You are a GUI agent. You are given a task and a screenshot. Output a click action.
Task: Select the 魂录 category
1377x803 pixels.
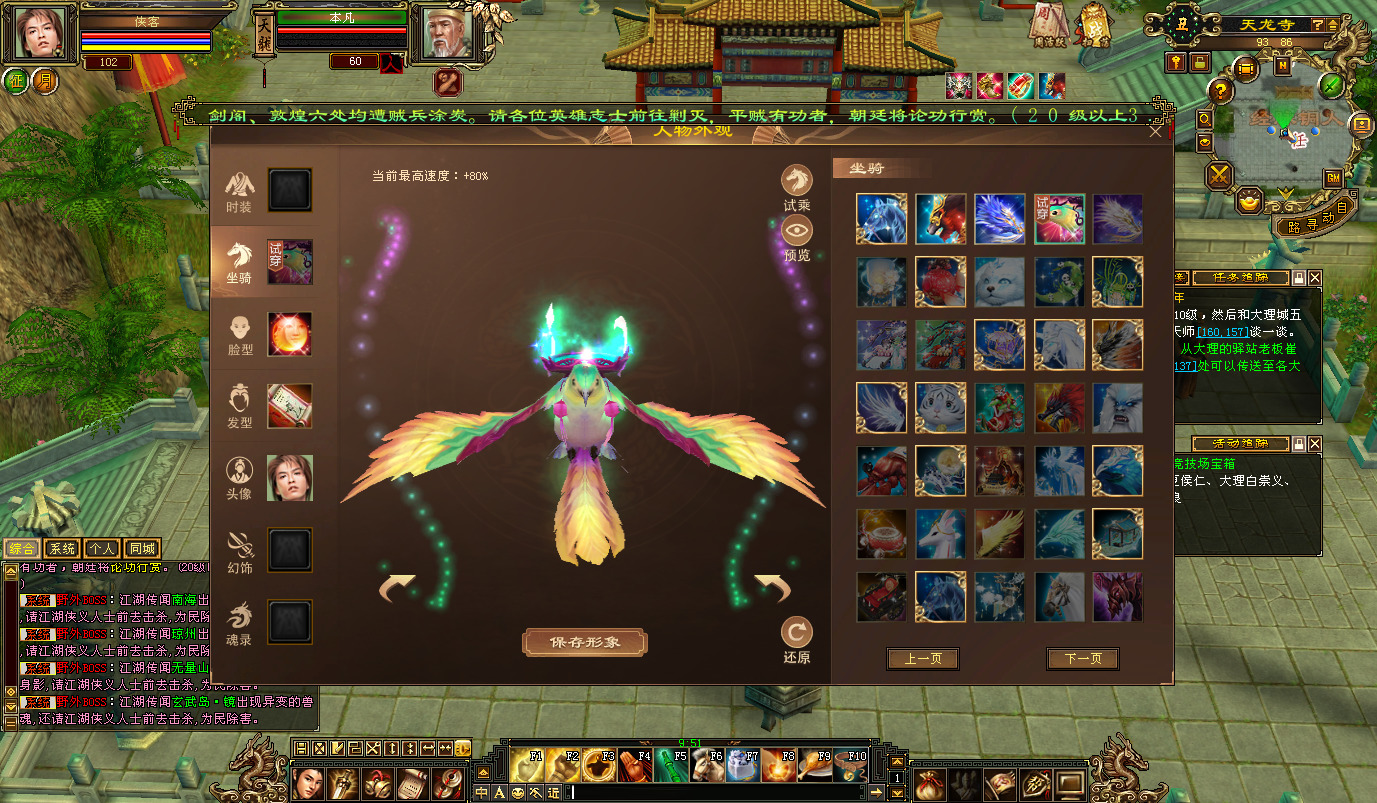pyautogui.click(x=239, y=621)
